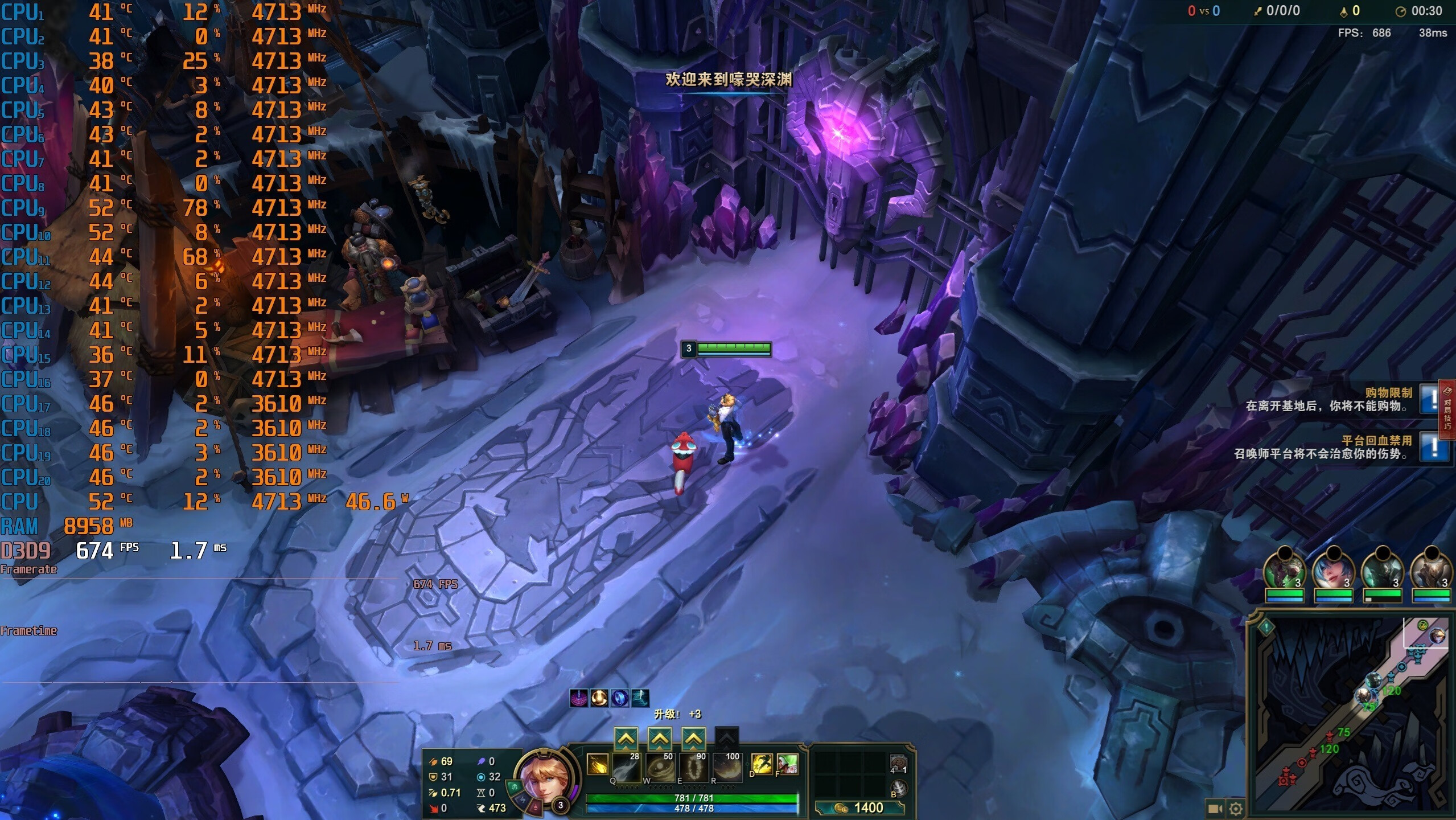Select Ezreal's R ultimate icon
This screenshot has width=1456, height=820.
point(728,766)
